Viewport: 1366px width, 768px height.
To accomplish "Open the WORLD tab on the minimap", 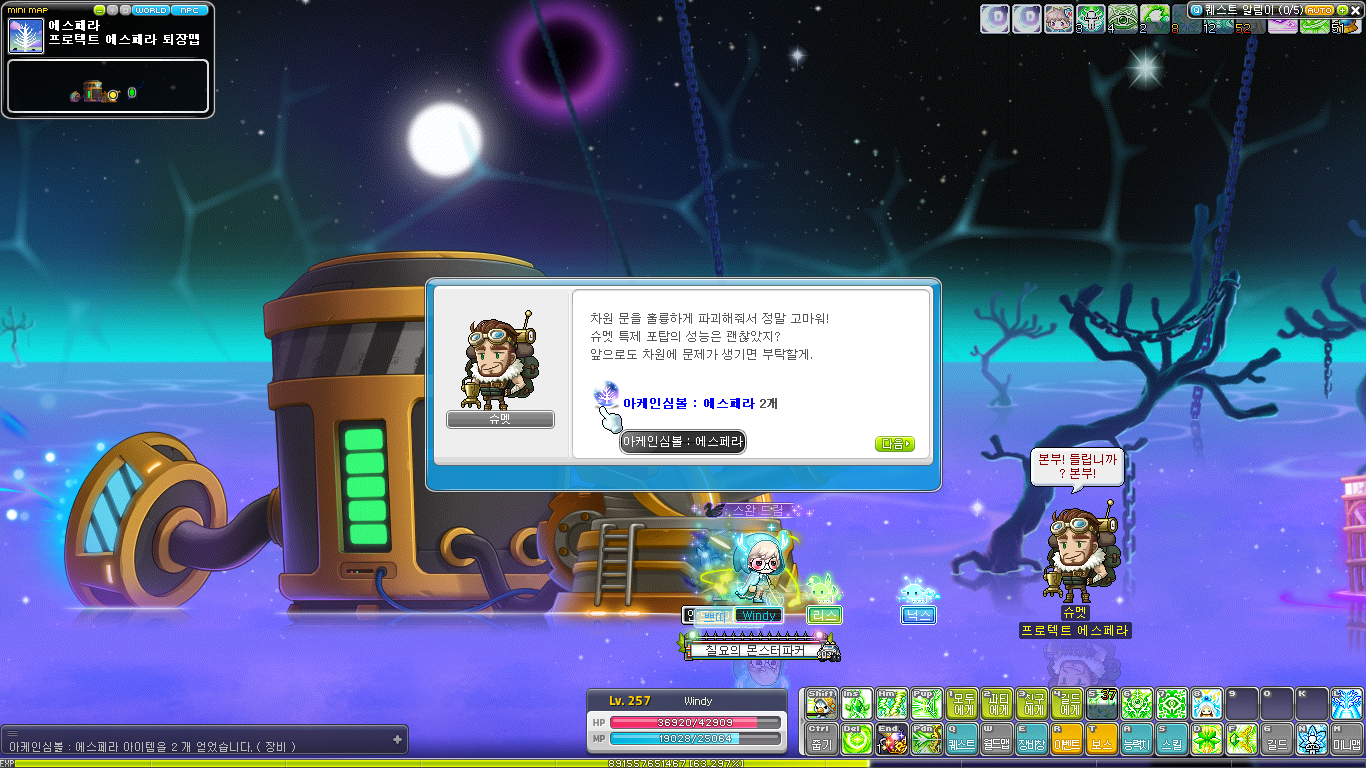I will pyautogui.click(x=151, y=10).
